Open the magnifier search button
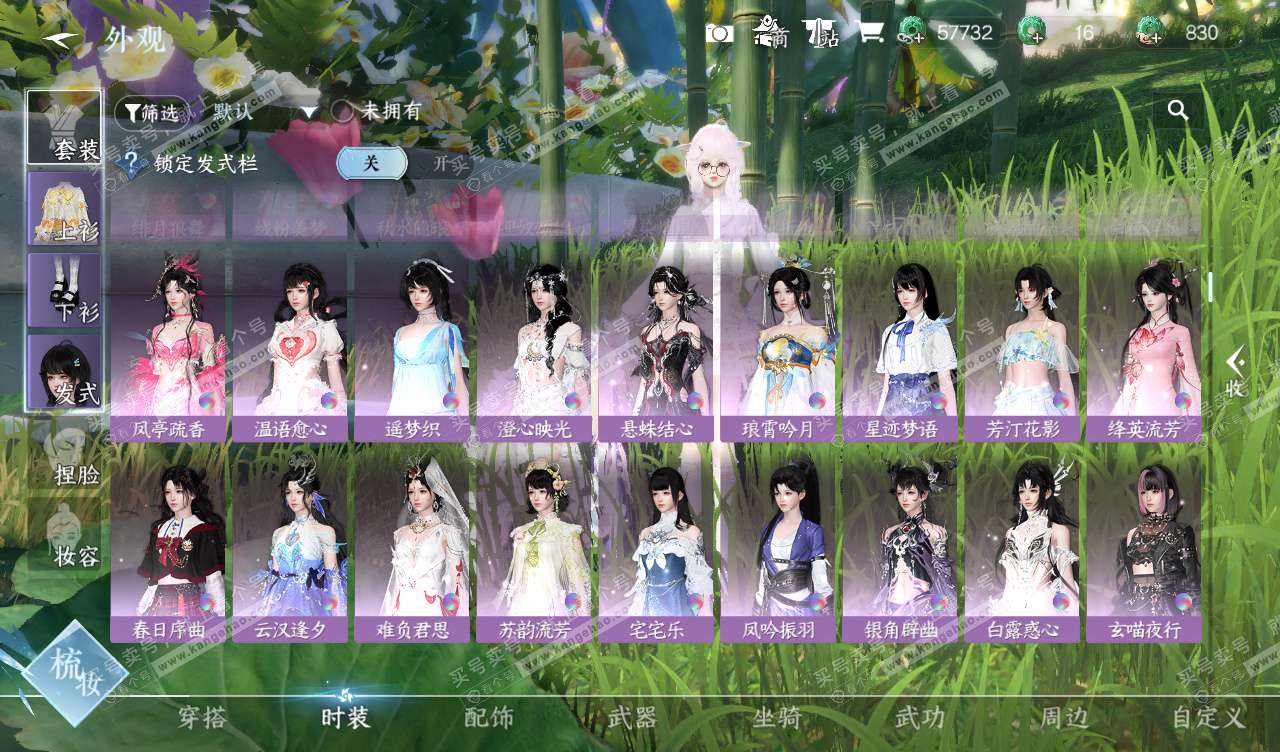Viewport: 1280px width, 752px height. point(1178,111)
